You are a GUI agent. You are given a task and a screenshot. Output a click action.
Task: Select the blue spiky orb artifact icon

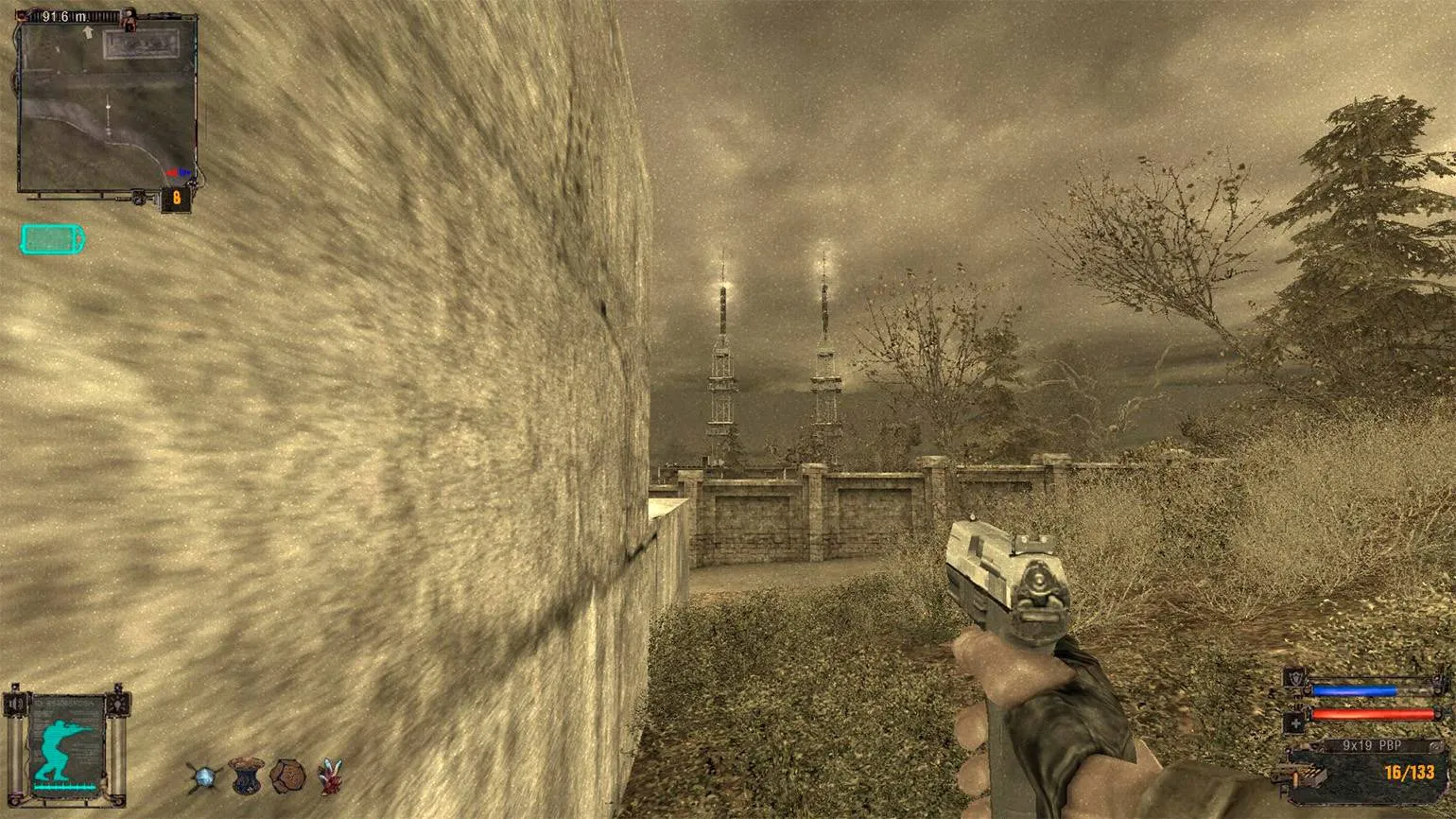(202, 777)
